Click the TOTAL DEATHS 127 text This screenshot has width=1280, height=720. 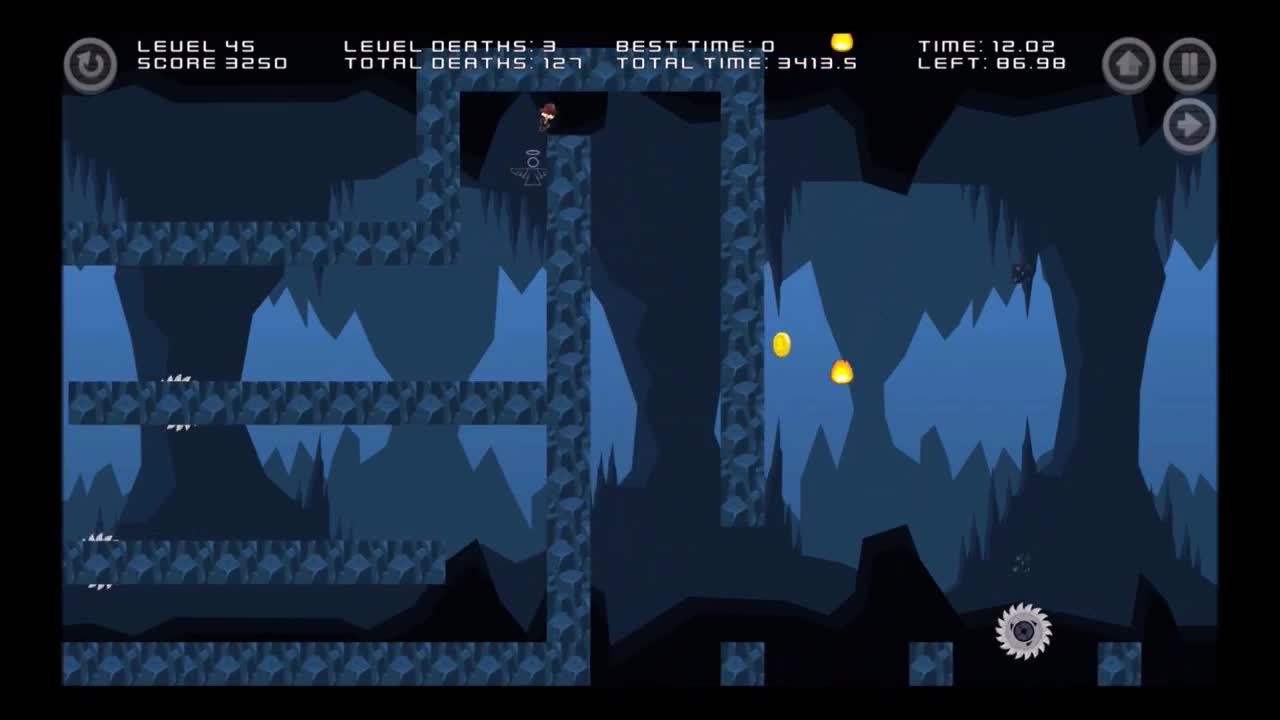(452, 63)
